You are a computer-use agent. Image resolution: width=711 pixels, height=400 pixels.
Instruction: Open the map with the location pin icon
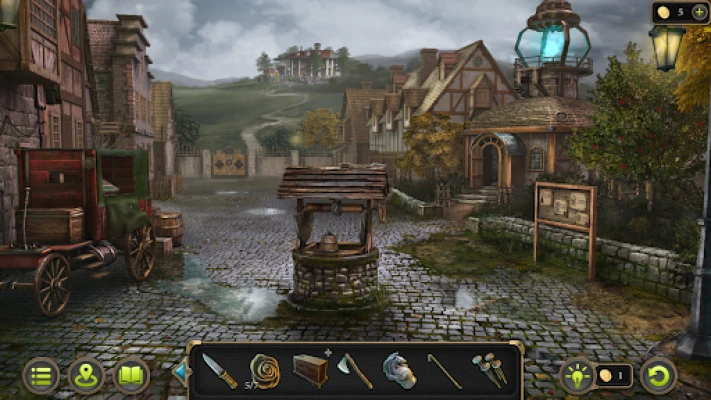tap(87, 376)
